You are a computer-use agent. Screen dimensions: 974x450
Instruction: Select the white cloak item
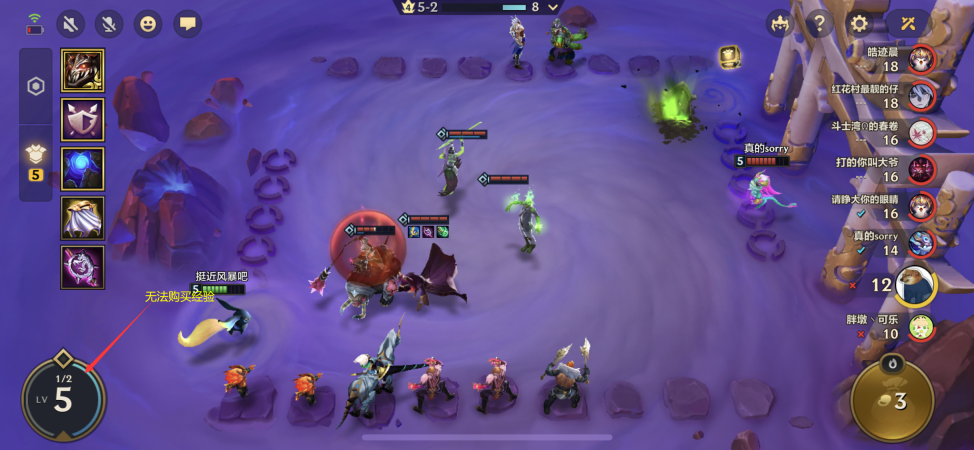82,217
